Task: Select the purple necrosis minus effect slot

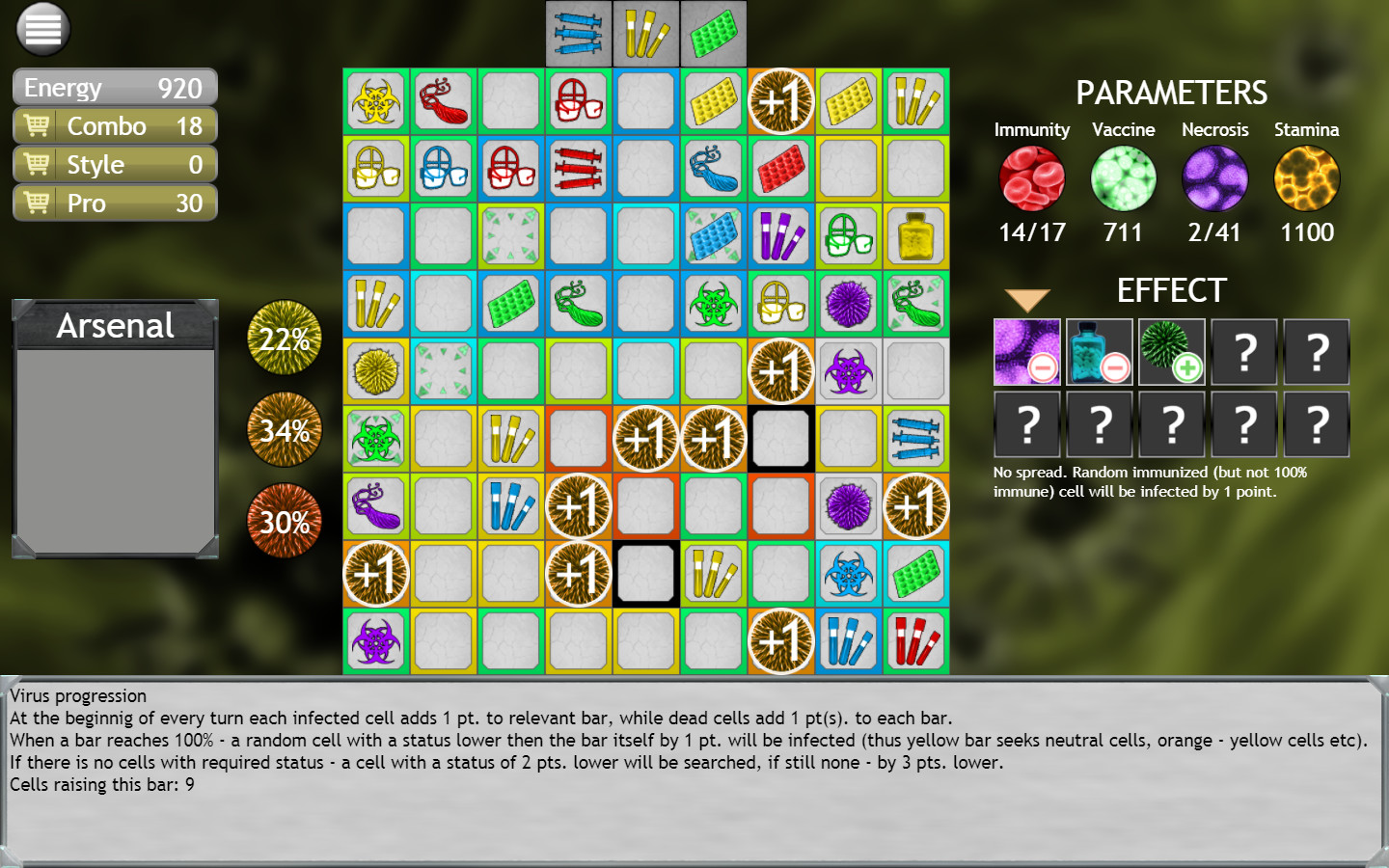Action: click(x=1026, y=351)
